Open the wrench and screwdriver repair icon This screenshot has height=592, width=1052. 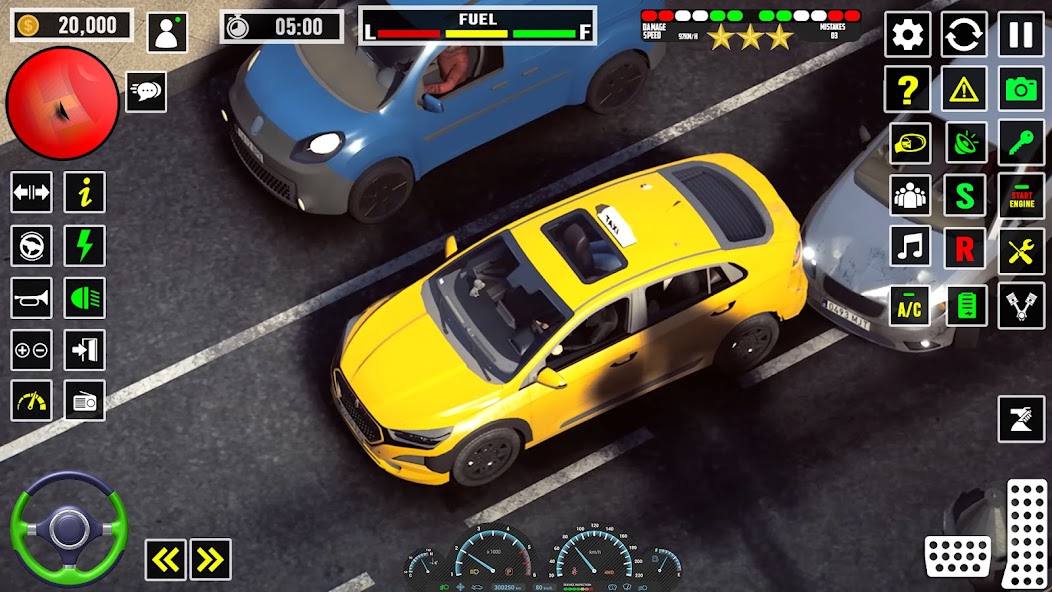1020,250
